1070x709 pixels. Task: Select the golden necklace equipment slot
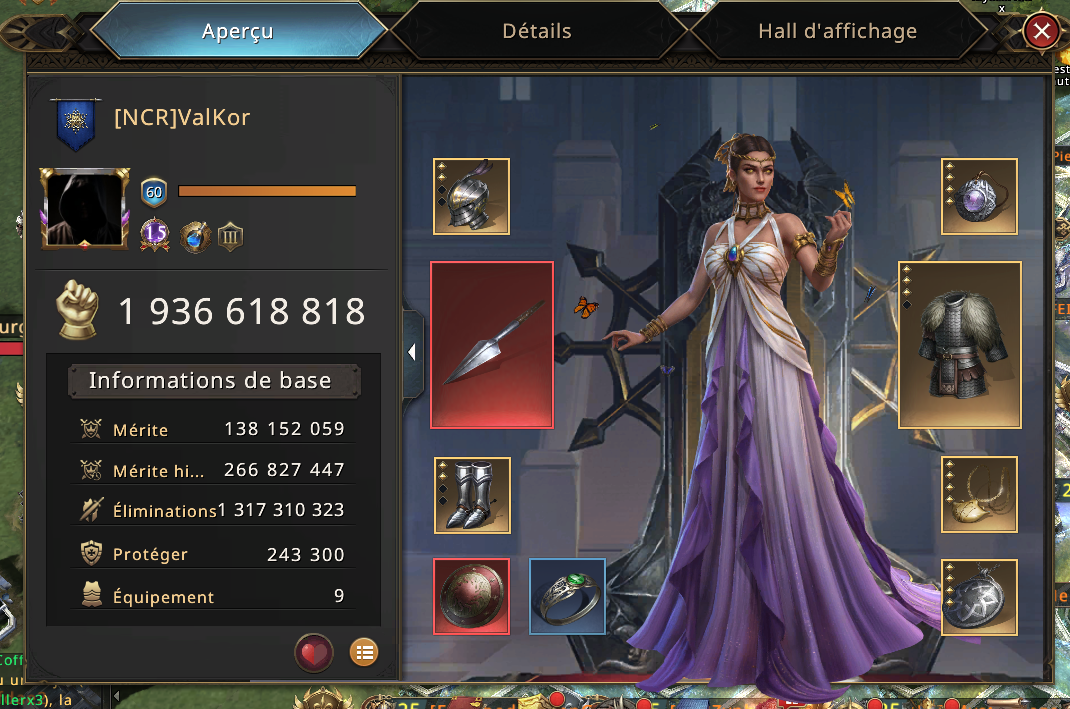[979, 495]
